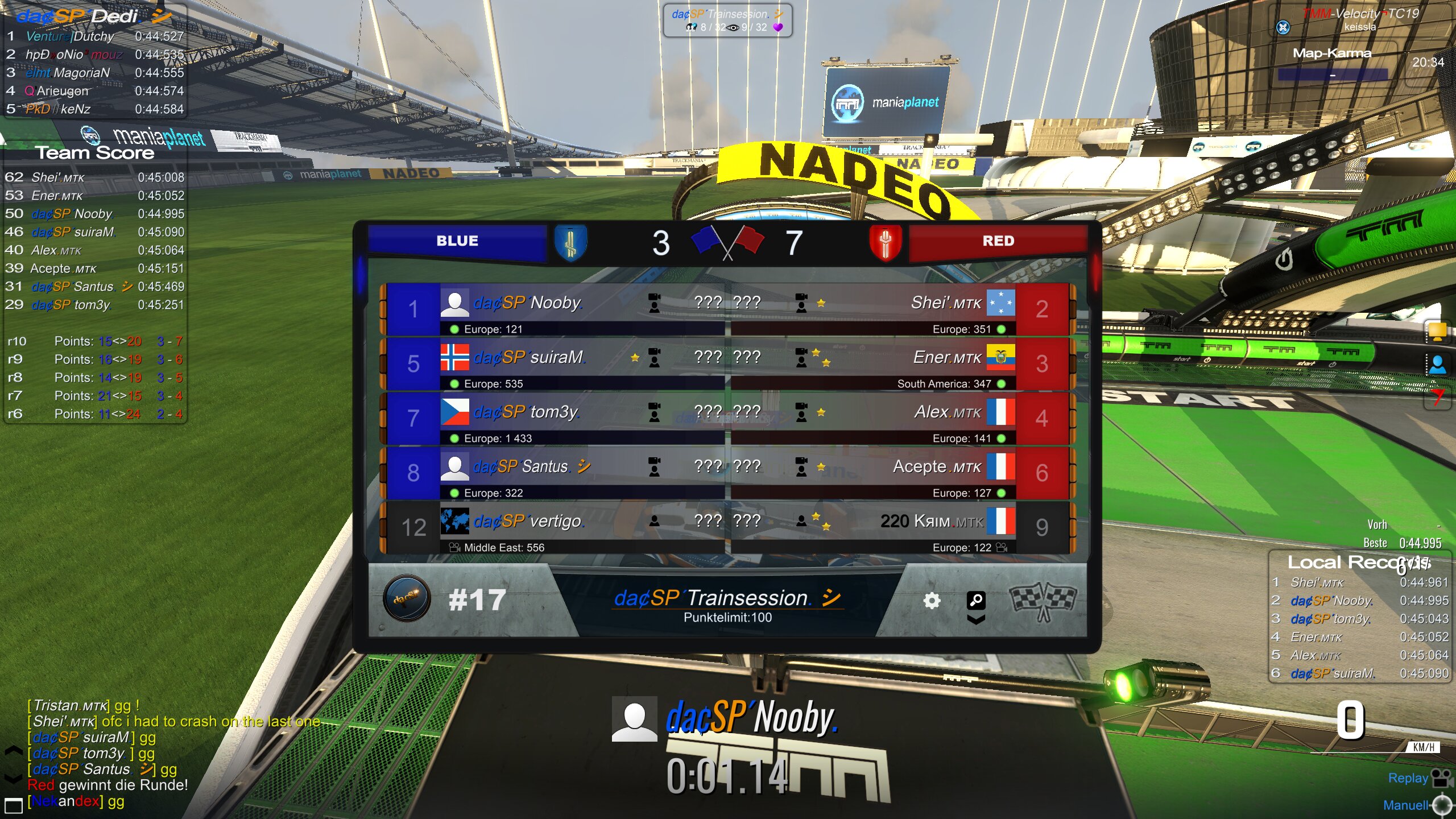Open the yellow monitor side icon
The width and height of the screenshot is (1456, 819).
click(x=1437, y=331)
